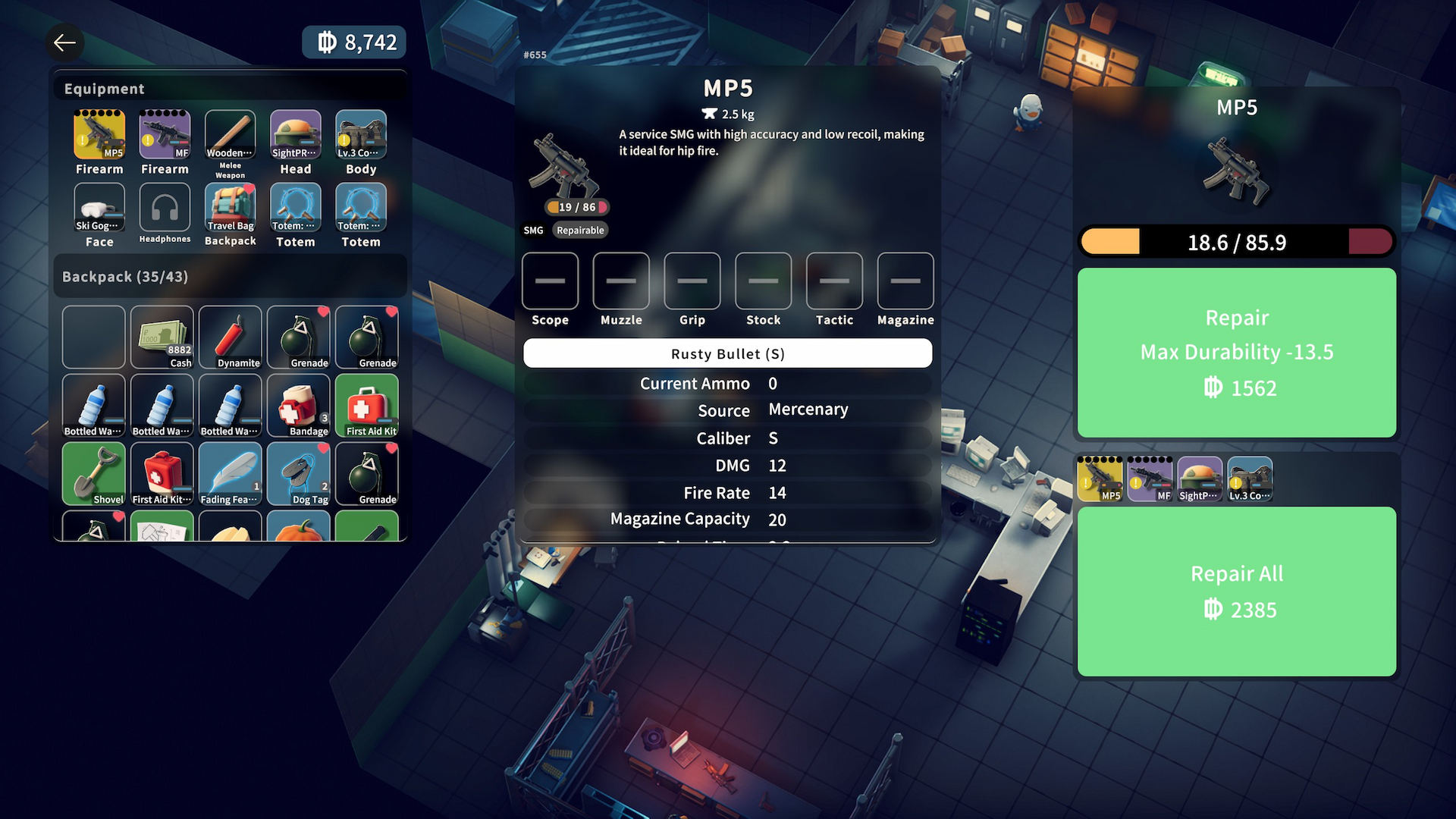Open the Rusty Bullet (S) ammo selector
The height and width of the screenshot is (819, 1456).
pos(726,353)
